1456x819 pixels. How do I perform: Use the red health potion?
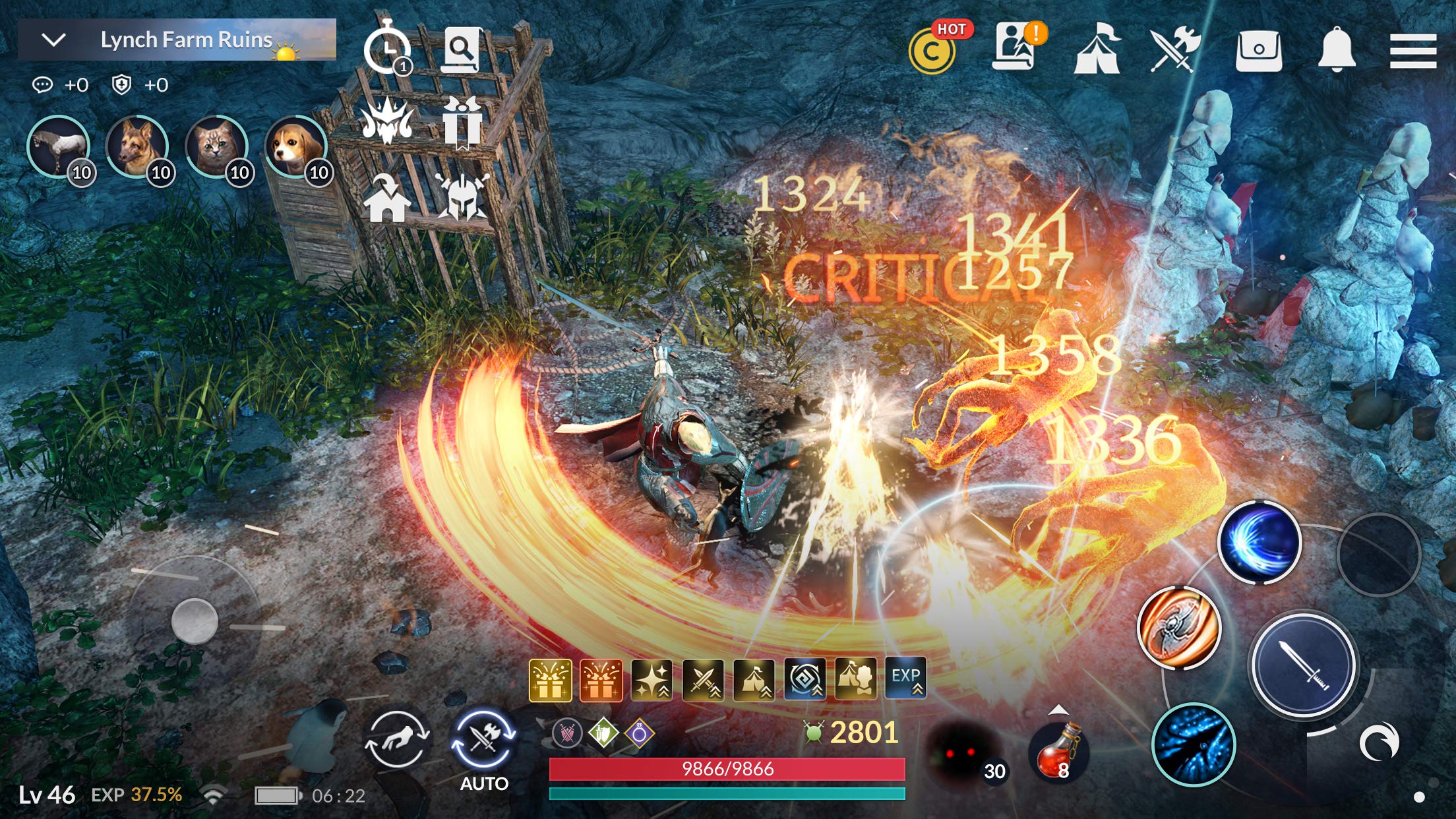1057,750
